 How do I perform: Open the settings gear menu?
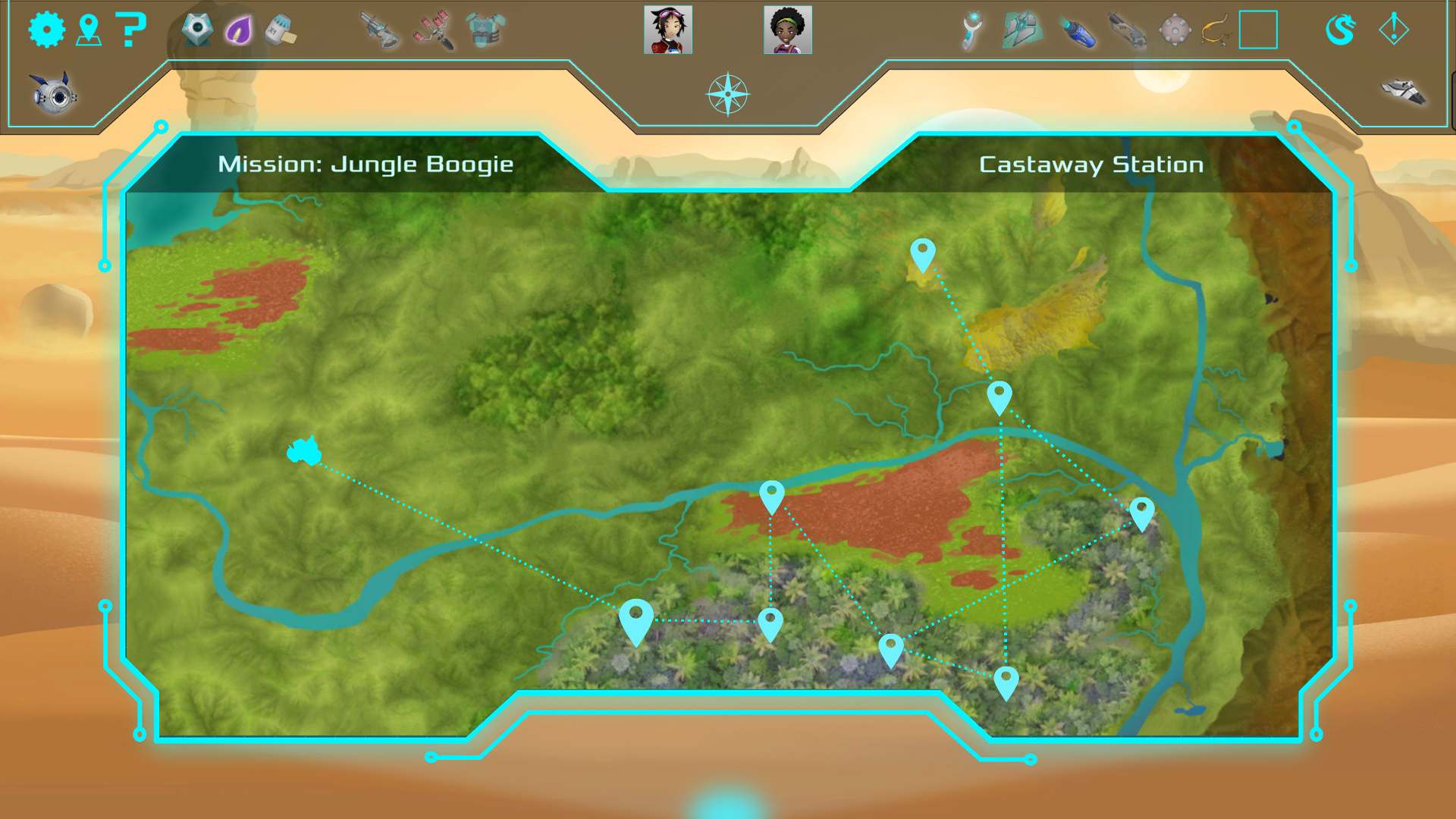click(x=45, y=30)
